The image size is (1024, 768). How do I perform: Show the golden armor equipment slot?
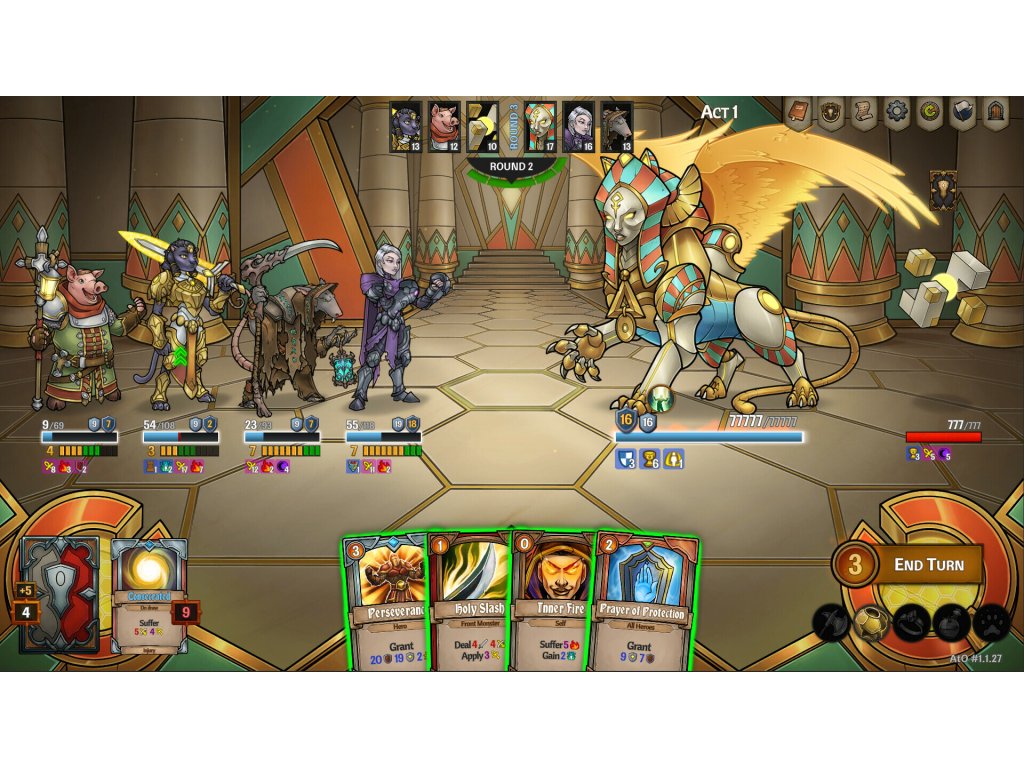(x=871, y=623)
